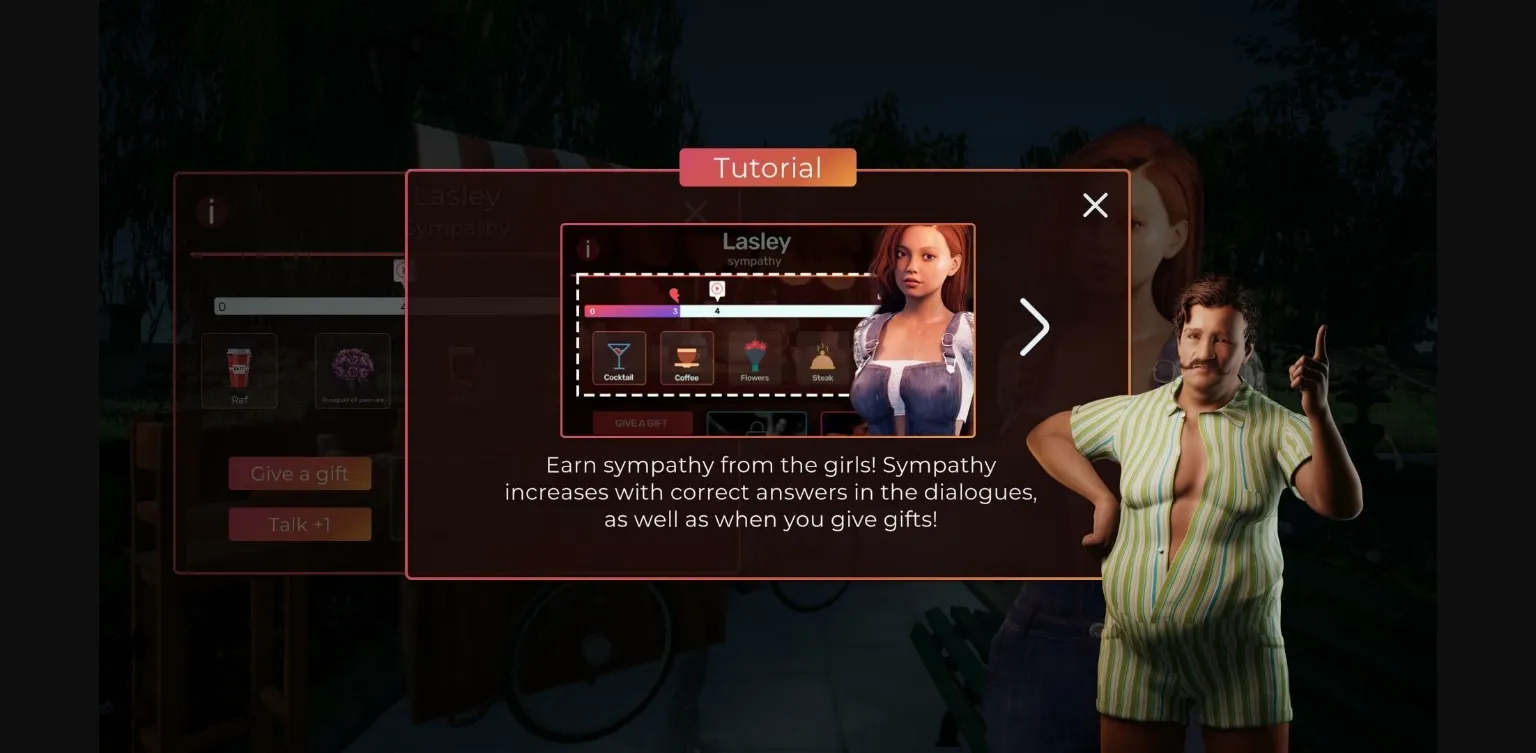Select the name Lasley in the tutorial card
The height and width of the screenshot is (753, 1536).
755,241
